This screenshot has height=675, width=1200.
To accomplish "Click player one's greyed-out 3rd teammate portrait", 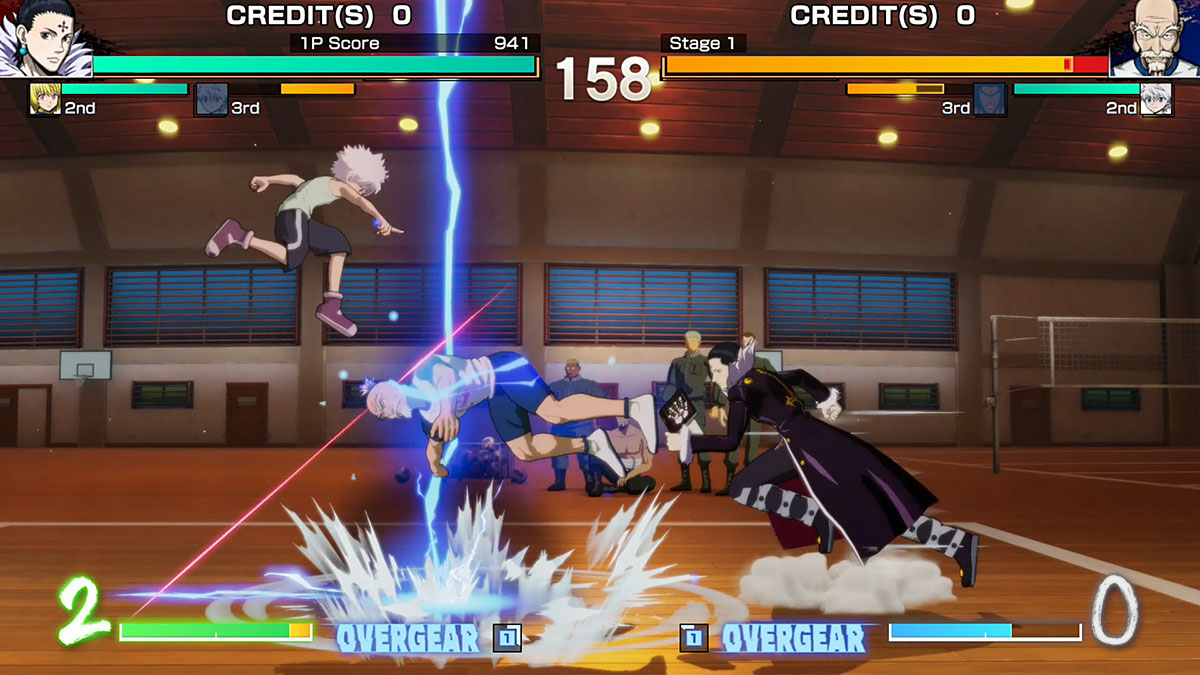I will tap(211, 100).
